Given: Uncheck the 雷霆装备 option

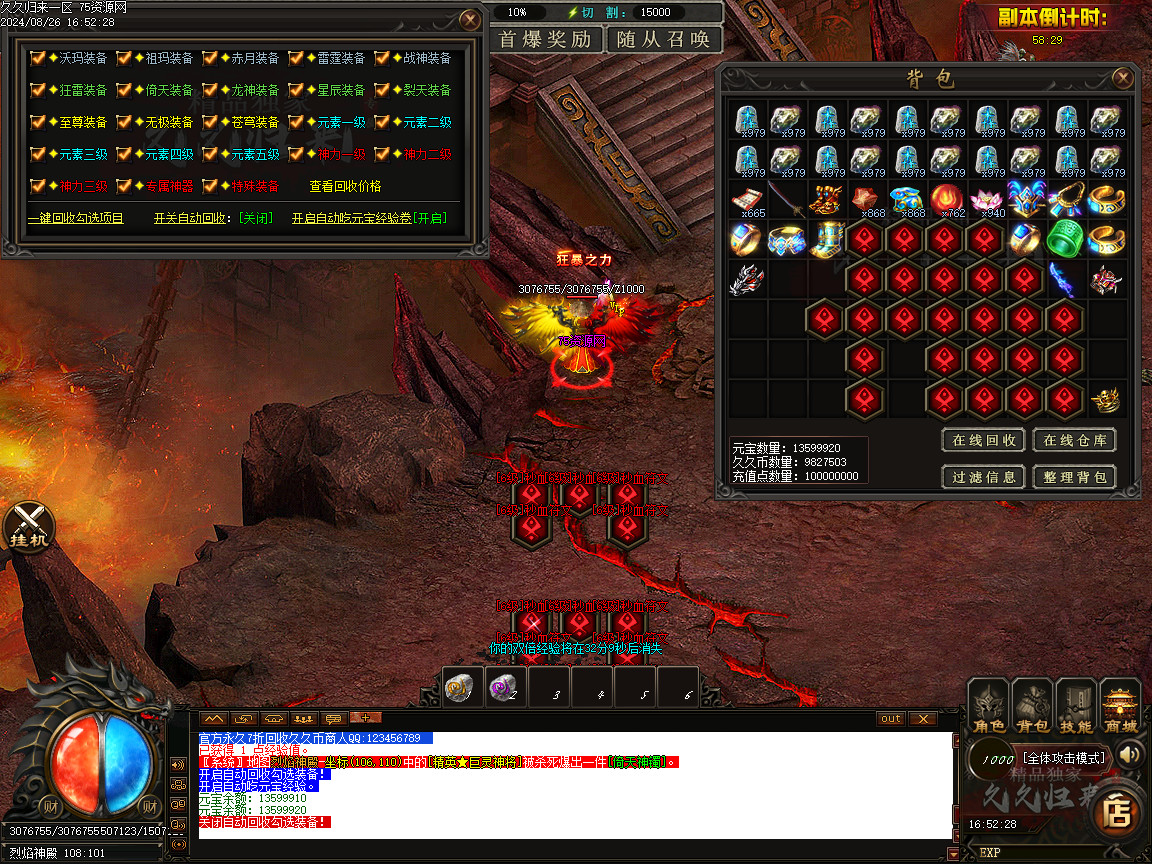Looking at the screenshot, I should pyautogui.click(x=296, y=58).
